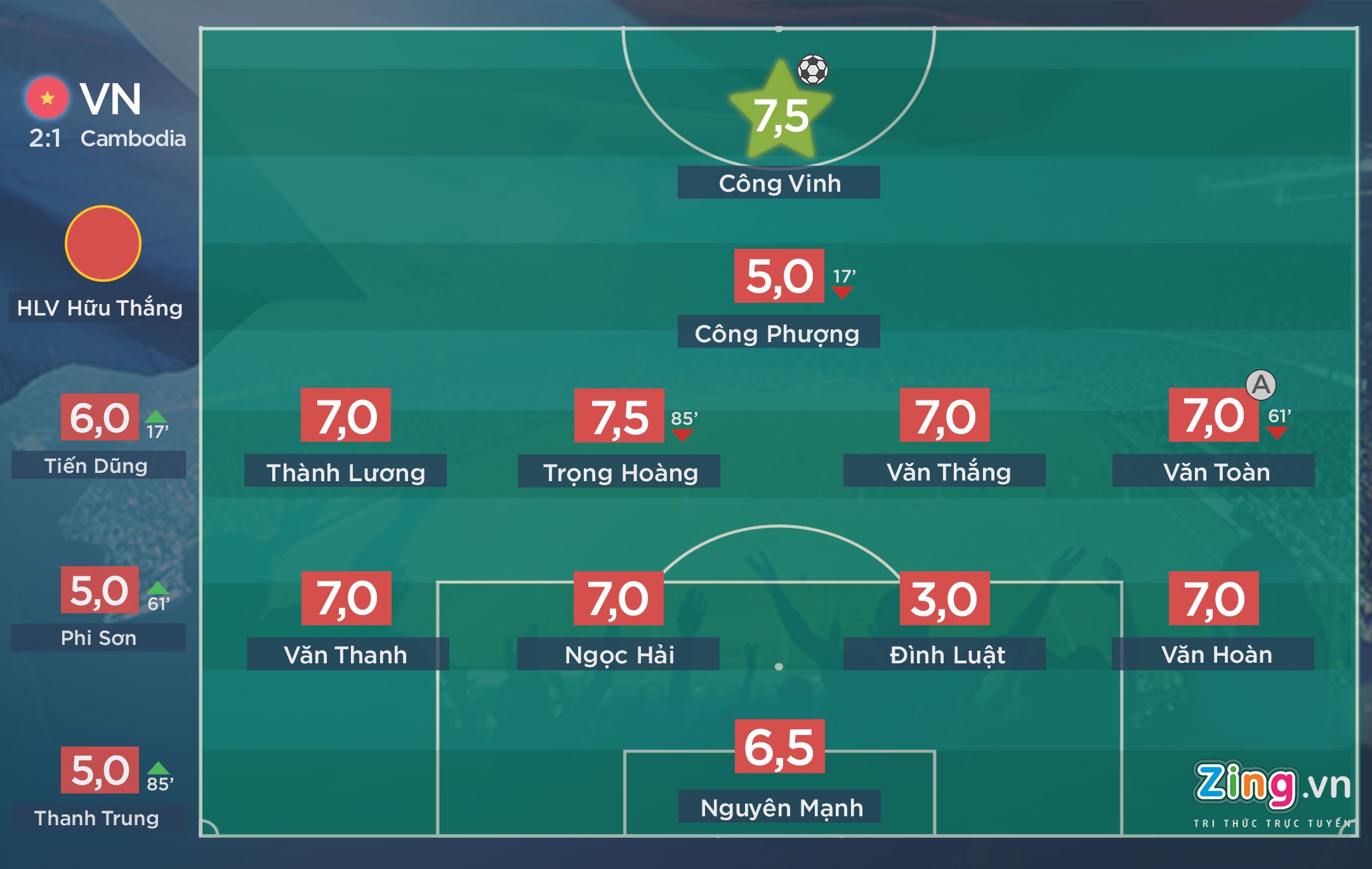Select Công Vinh's green star rating

click(x=781, y=114)
